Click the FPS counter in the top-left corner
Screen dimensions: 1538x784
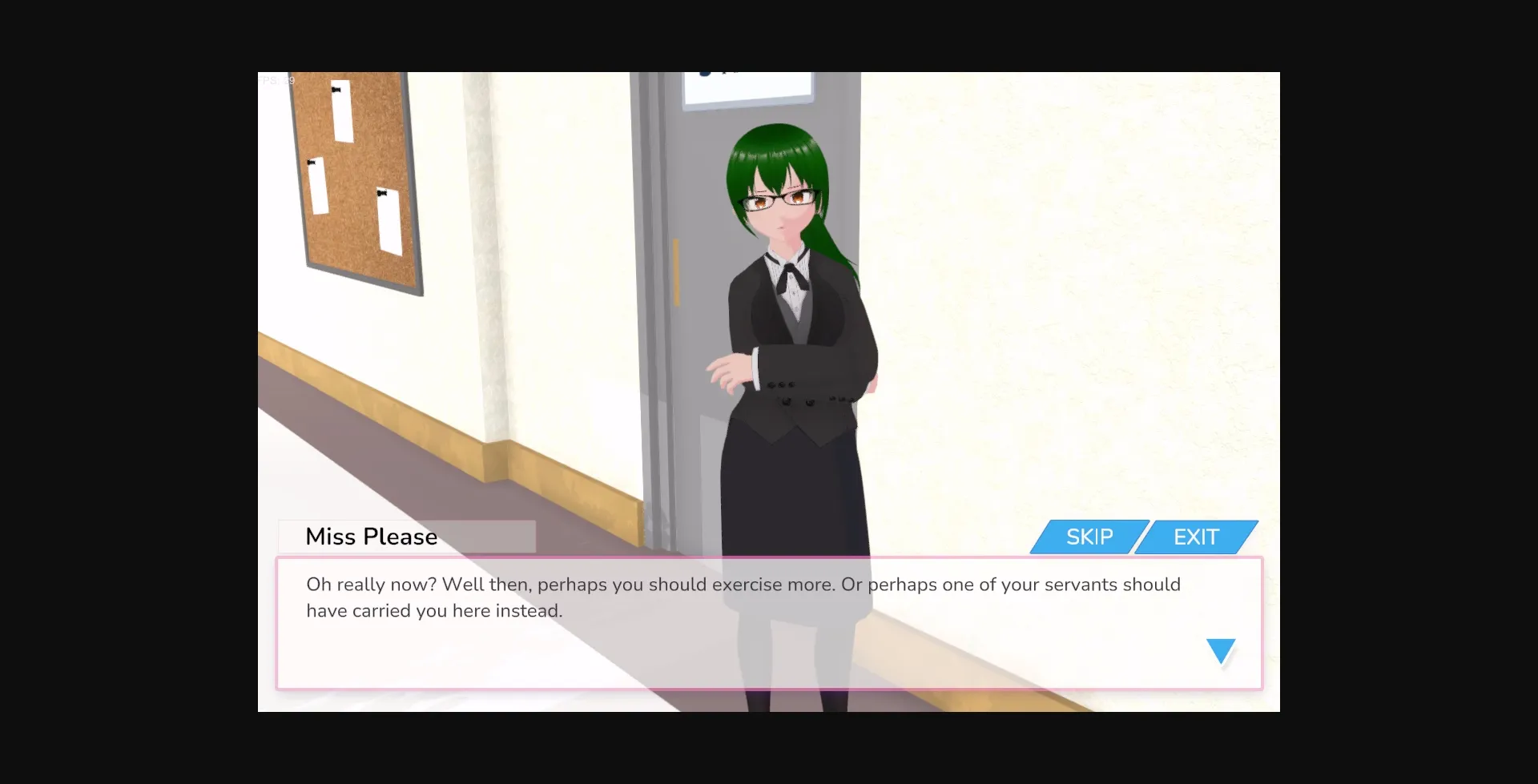276,80
